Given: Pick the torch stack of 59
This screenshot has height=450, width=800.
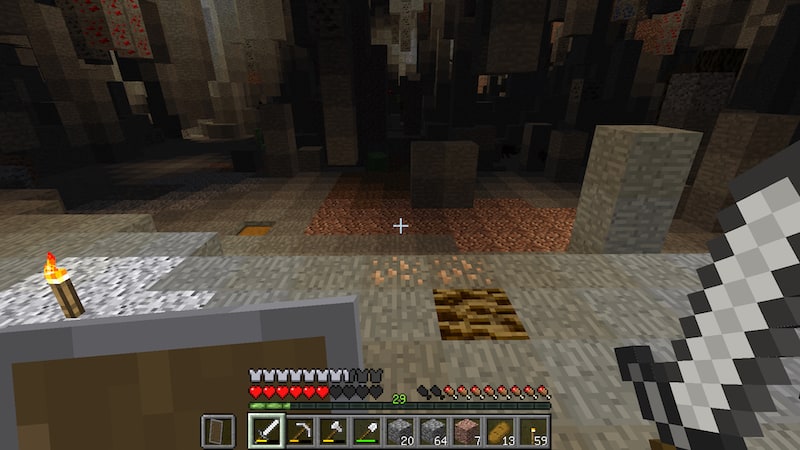Looking at the screenshot, I should pos(533,431).
